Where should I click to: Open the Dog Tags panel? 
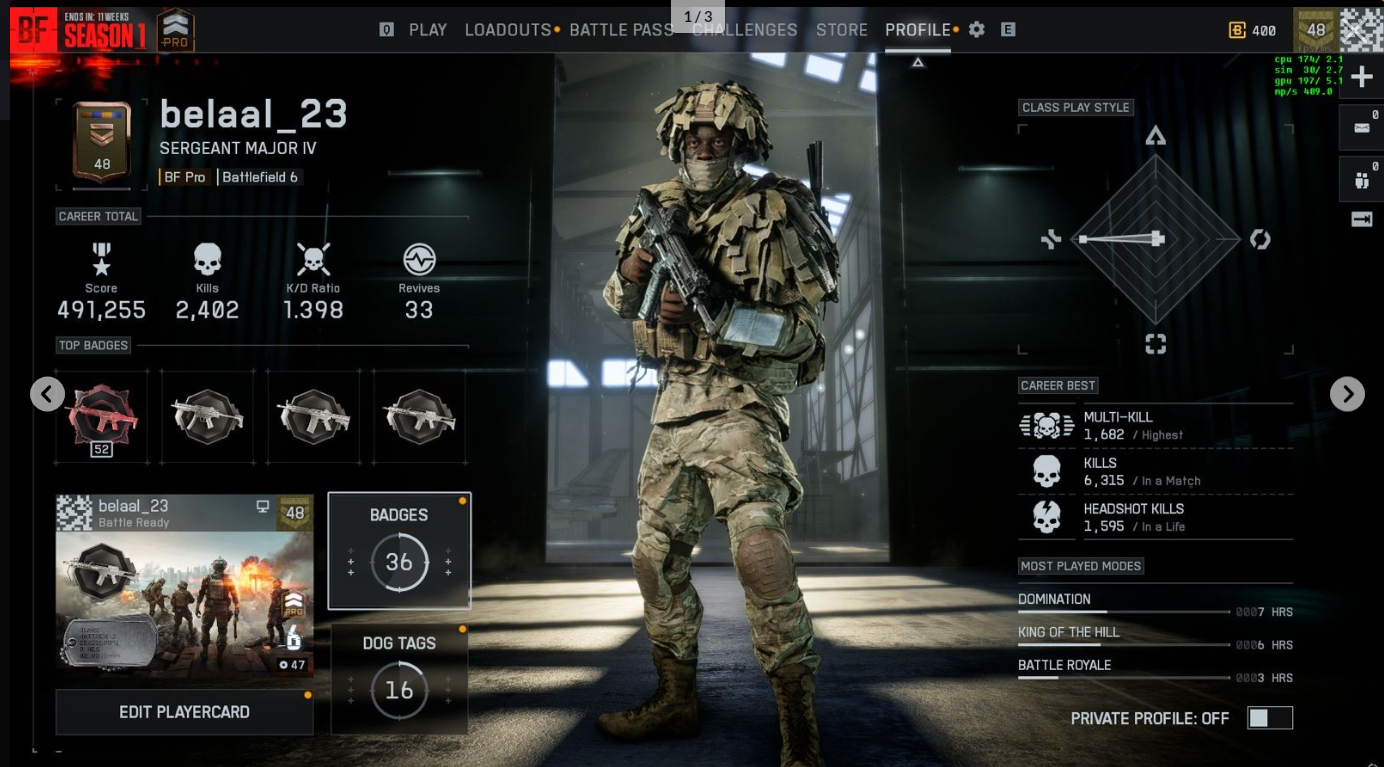399,679
